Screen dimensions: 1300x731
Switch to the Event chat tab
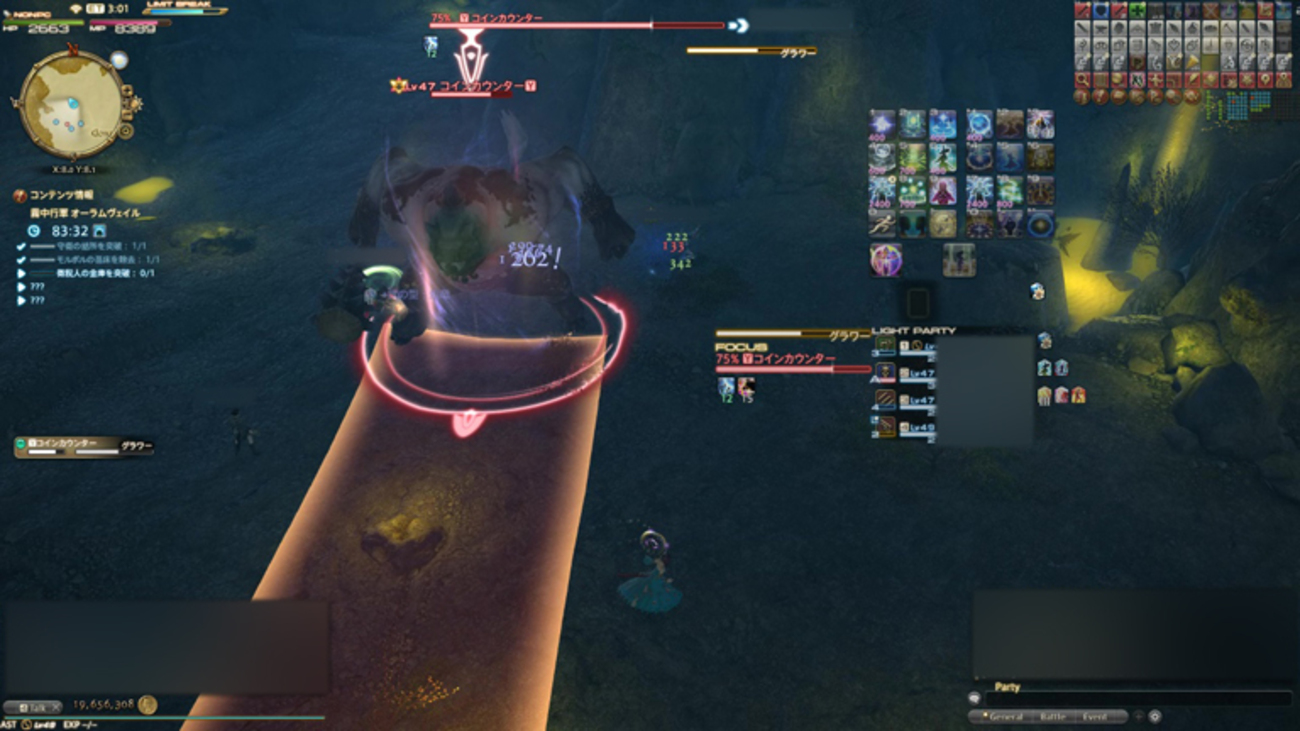pyautogui.click(x=1094, y=717)
